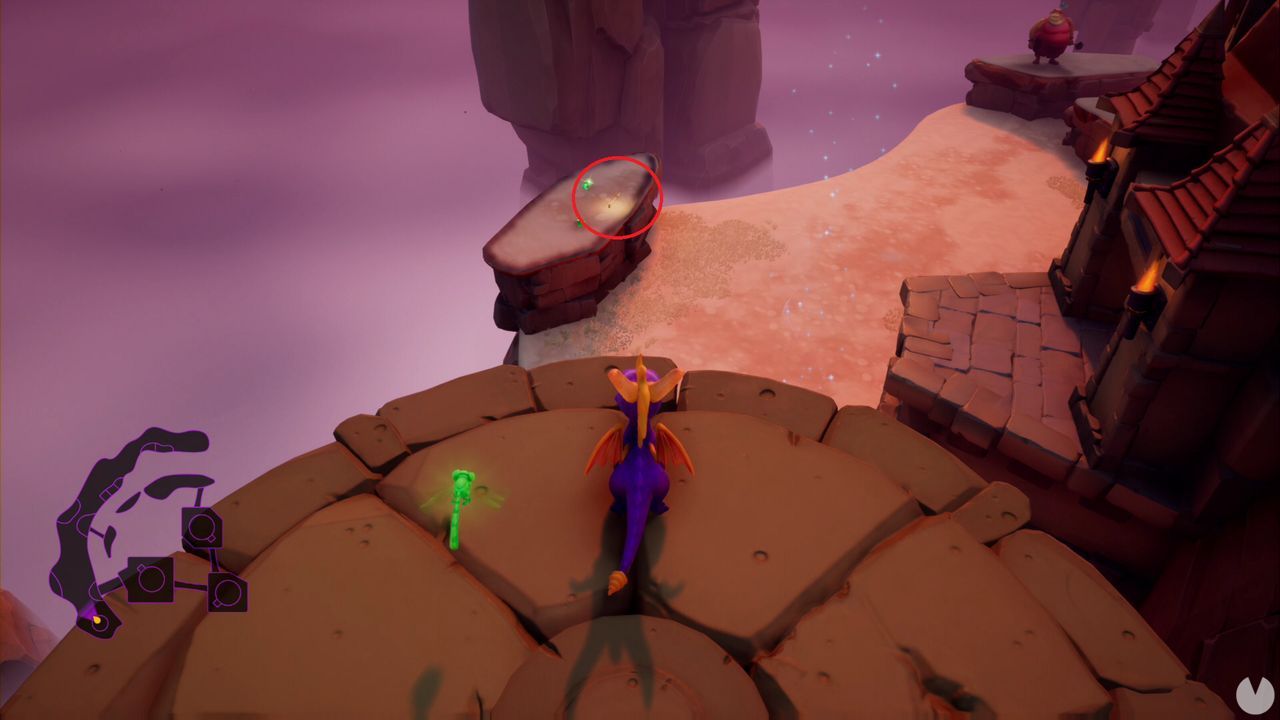Select the top-right level node on the map overlay

click(x=203, y=528)
